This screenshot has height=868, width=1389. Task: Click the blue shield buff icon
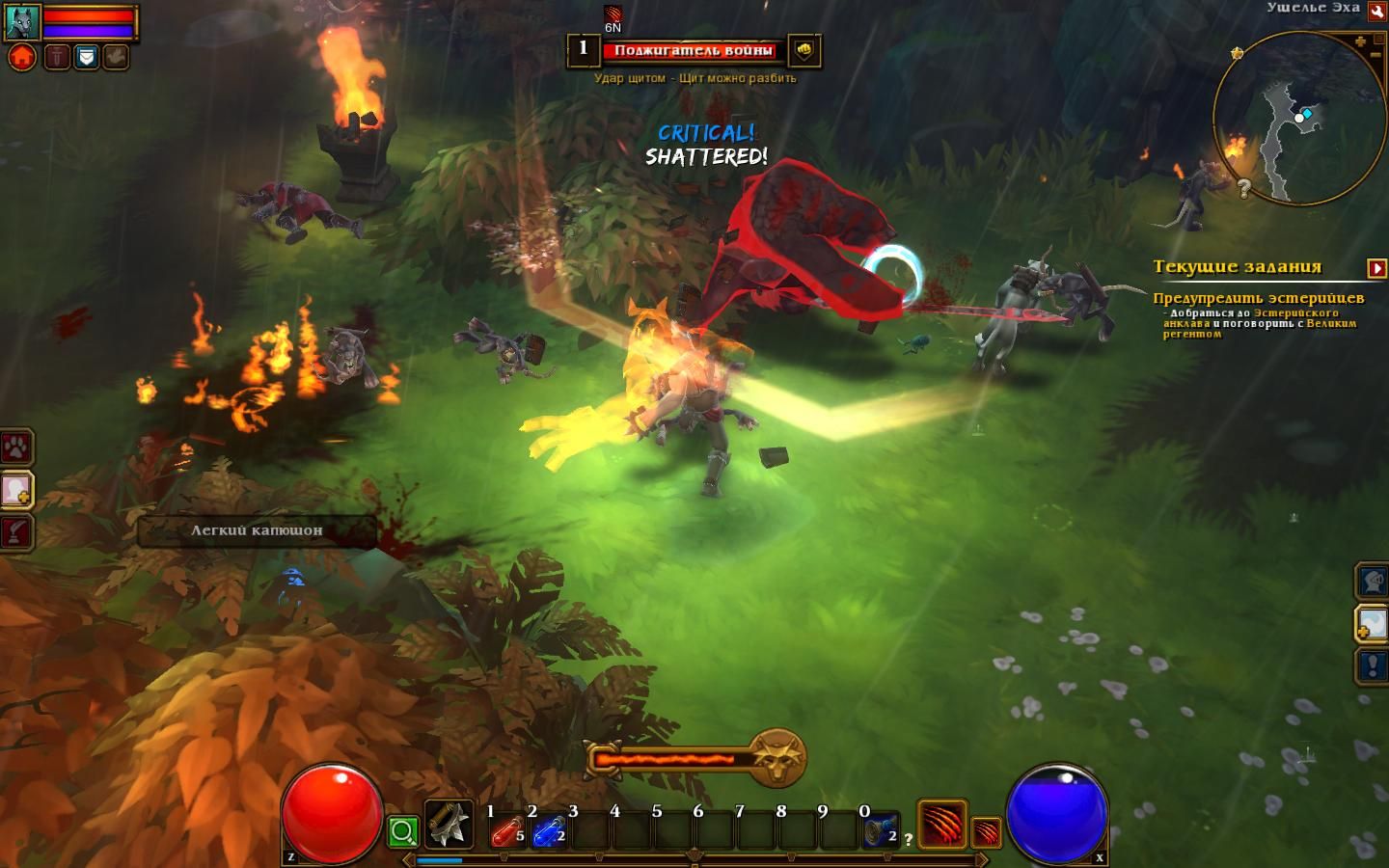tap(87, 57)
